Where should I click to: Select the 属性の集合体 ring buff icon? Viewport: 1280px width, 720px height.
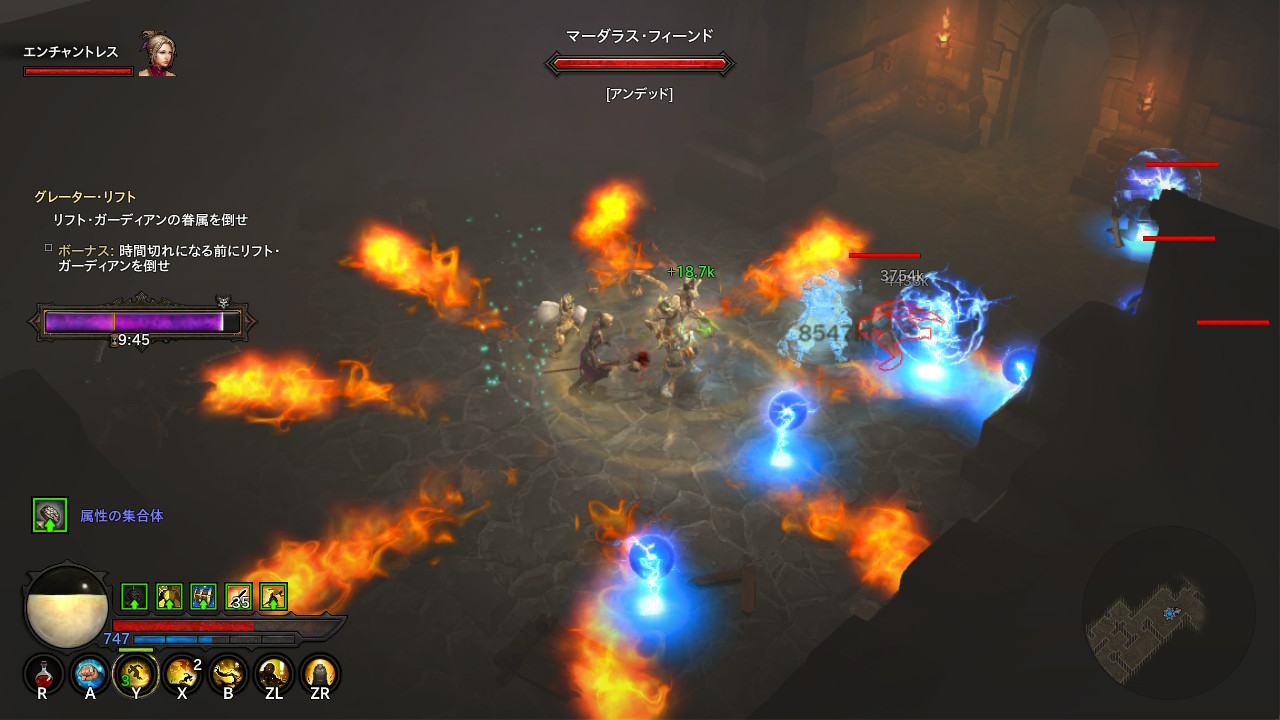(x=49, y=515)
